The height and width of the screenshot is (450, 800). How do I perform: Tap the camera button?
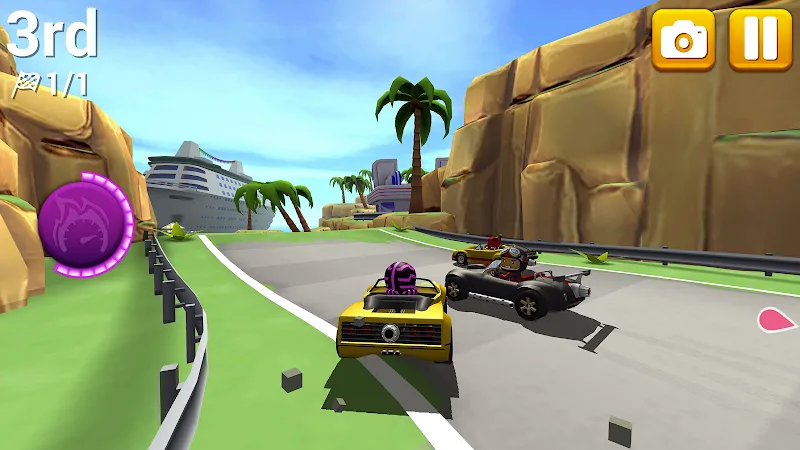684,39
